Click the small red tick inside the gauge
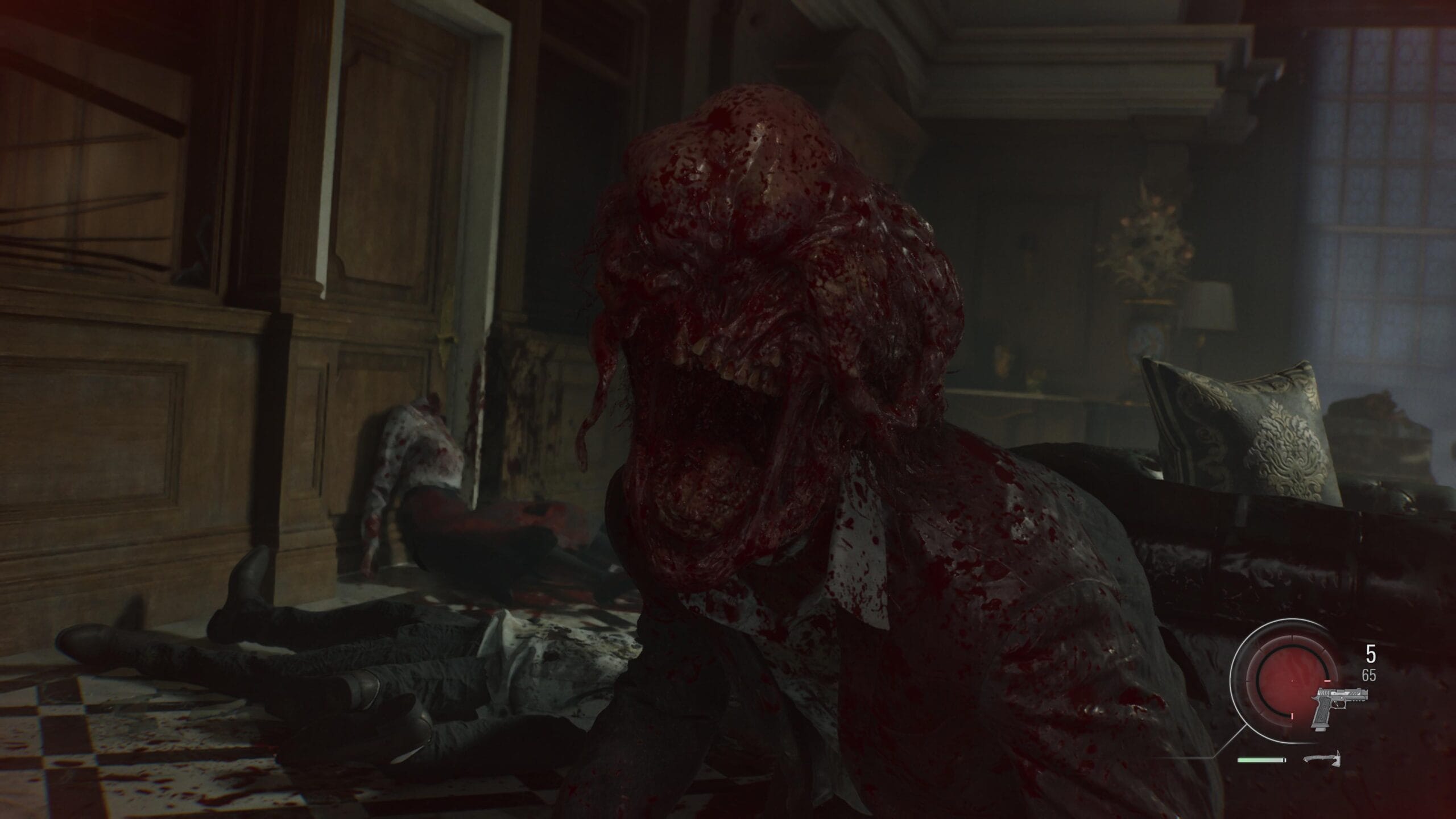 tap(1327, 681)
